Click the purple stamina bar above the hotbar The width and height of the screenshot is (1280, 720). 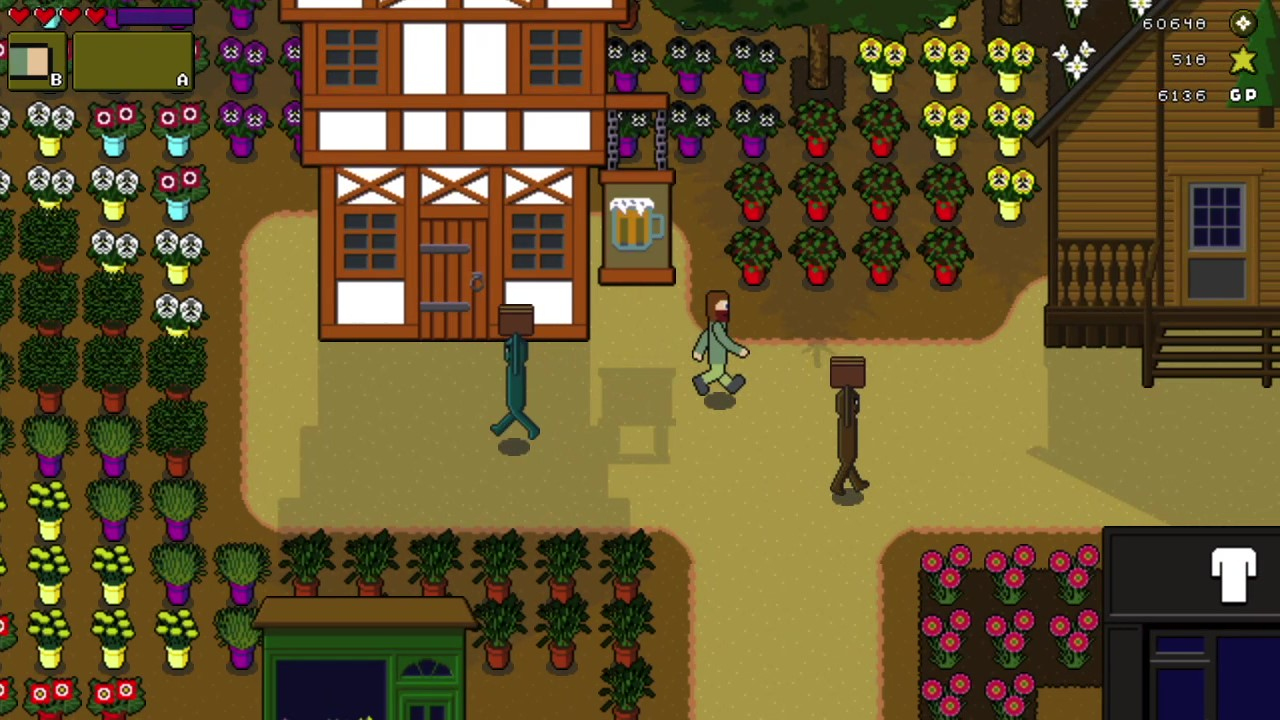tap(155, 14)
